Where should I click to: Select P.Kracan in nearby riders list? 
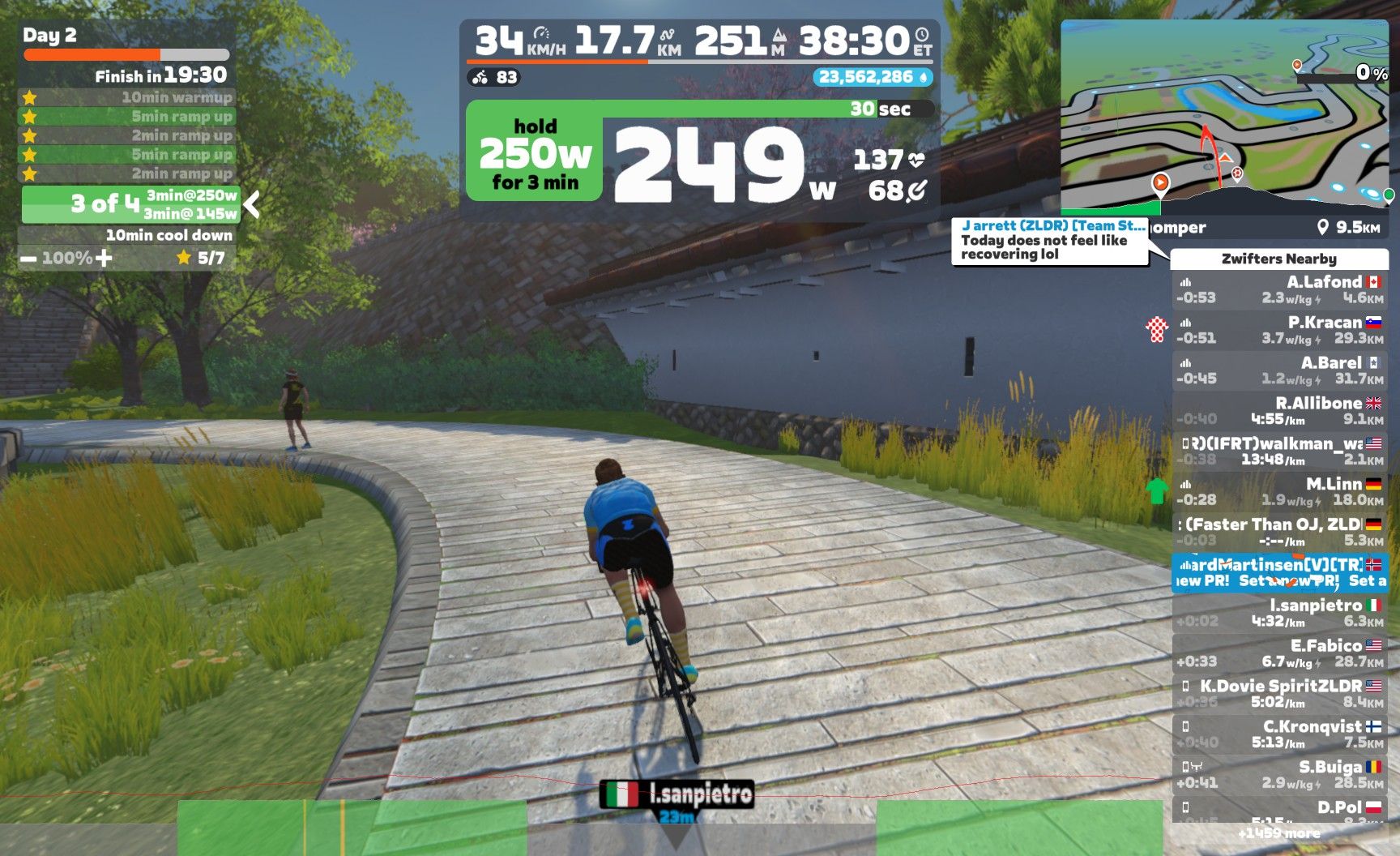click(1279, 330)
